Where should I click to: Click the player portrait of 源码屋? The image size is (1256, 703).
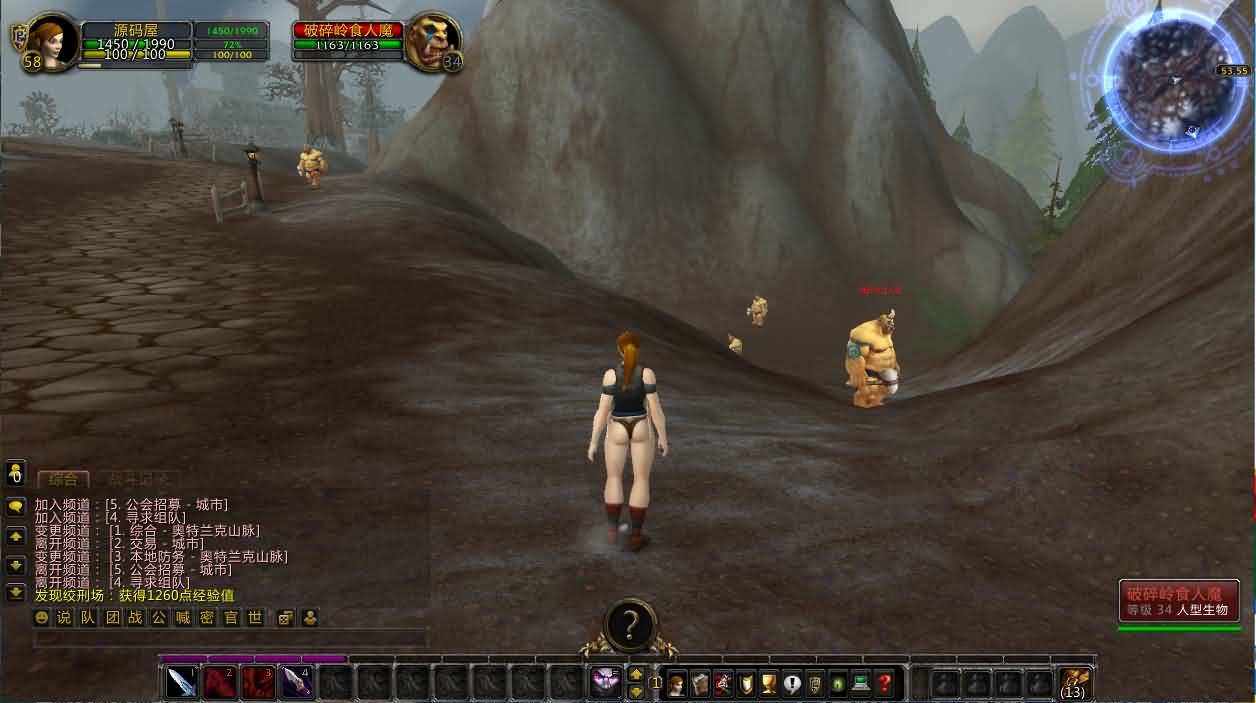pos(51,40)
